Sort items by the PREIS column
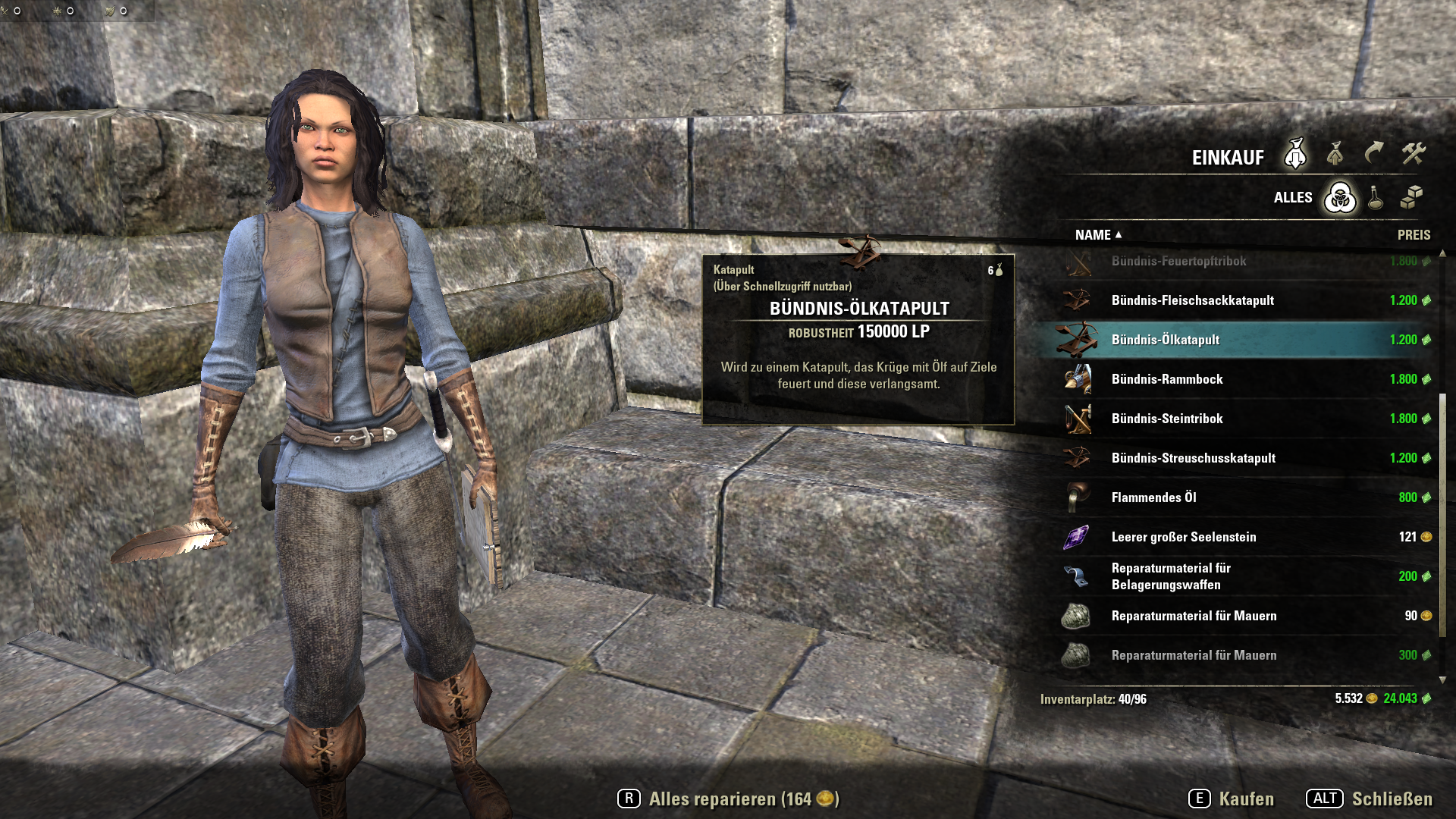Screen dimensions: 1456x819 1414,235
